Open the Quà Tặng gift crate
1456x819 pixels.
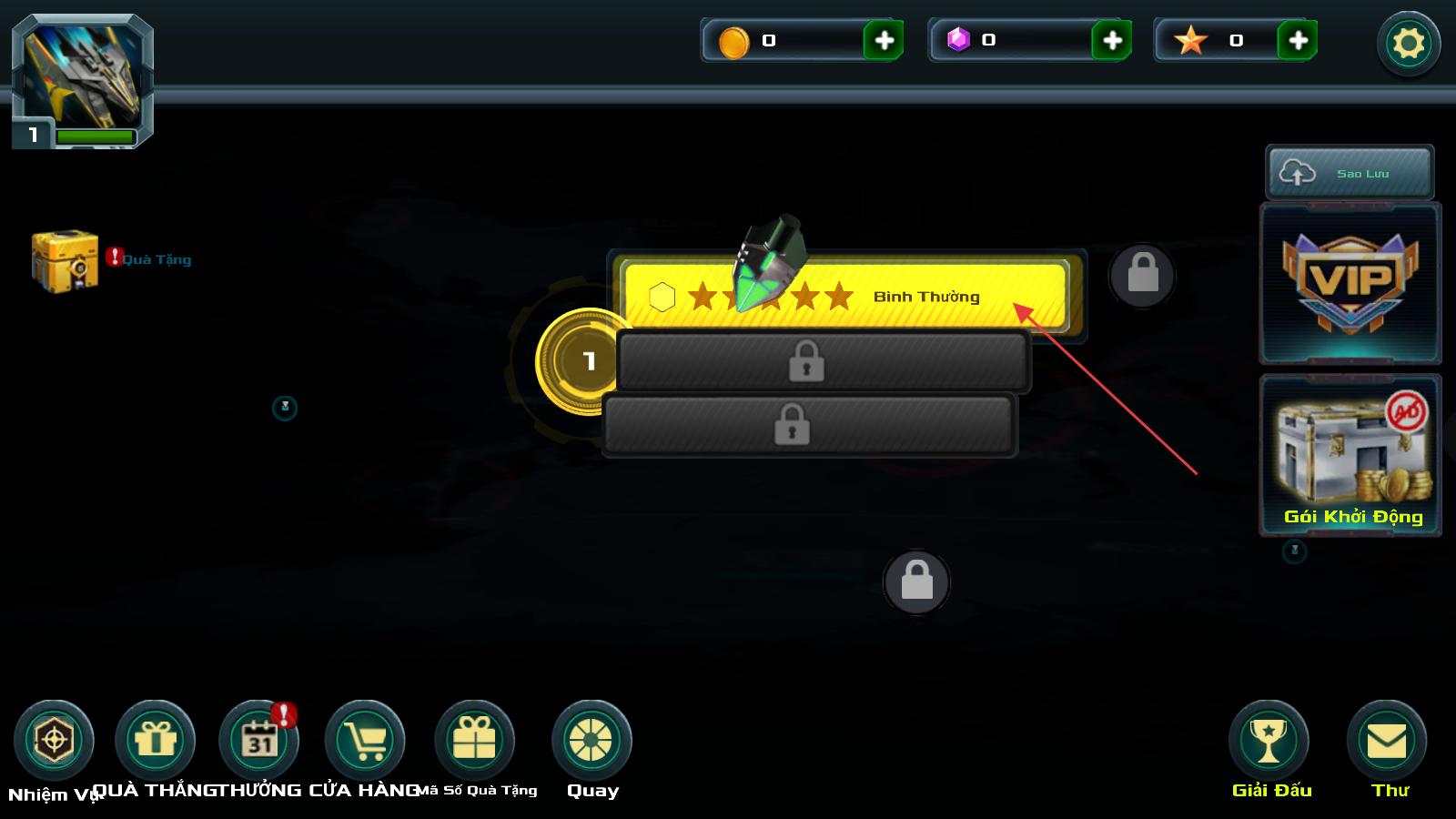click(66, 260)
